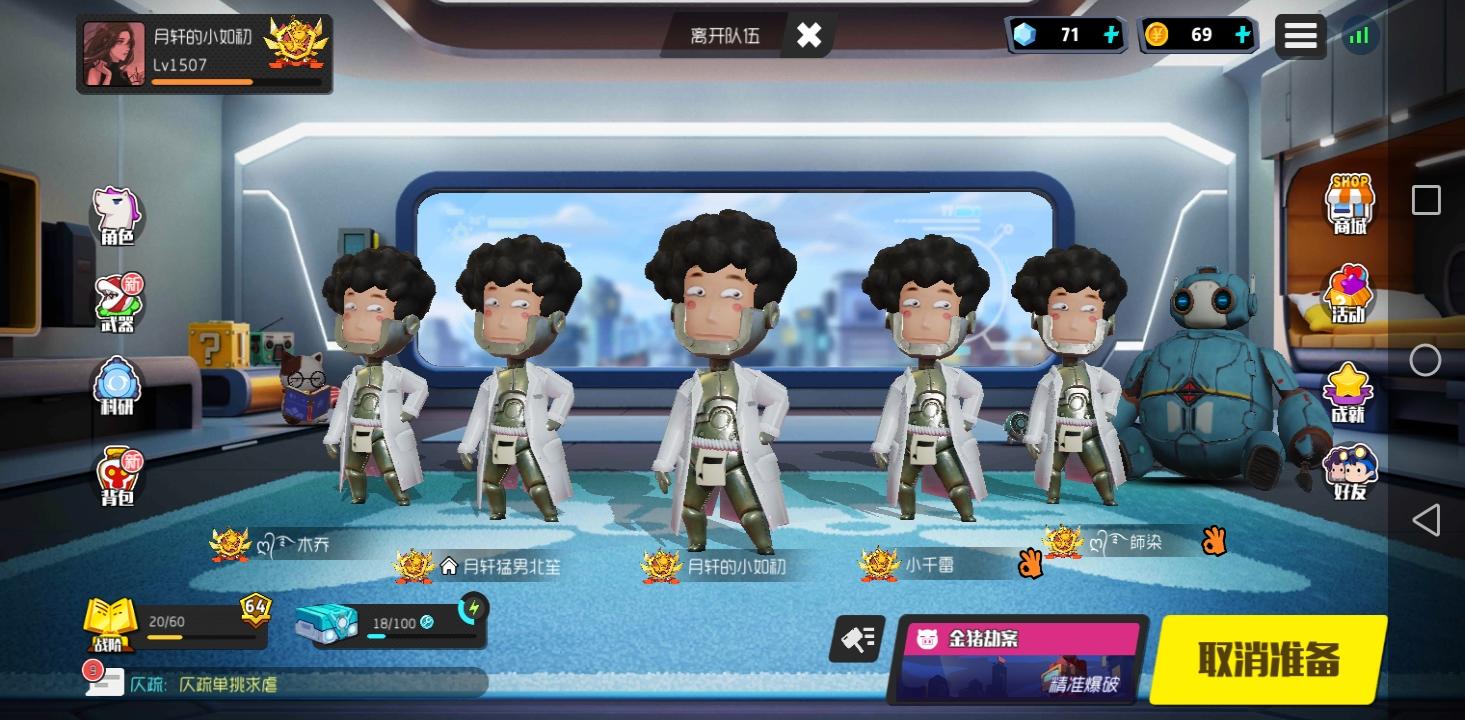Add gold coins with the plus button
Screen dimensions: 1465x720
tap(1242, 34)
